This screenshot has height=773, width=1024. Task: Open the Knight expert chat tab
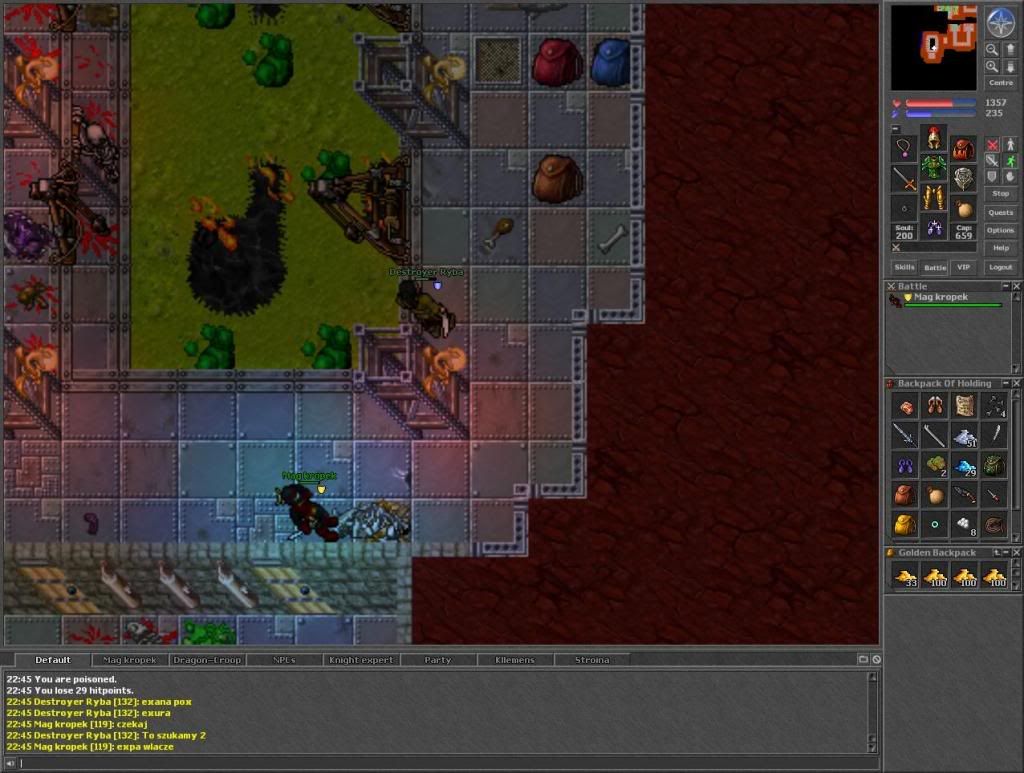tap(361, 660)
